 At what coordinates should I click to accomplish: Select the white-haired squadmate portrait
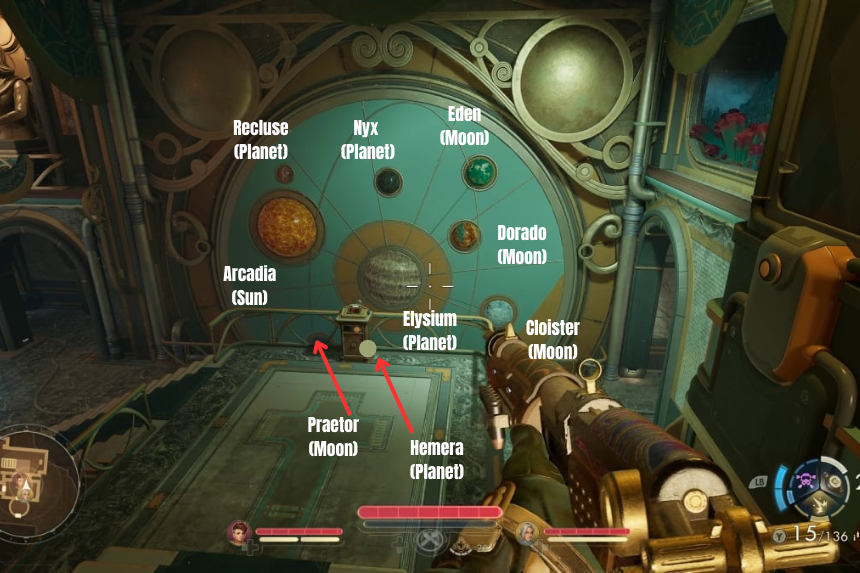(x=527, y=531)
